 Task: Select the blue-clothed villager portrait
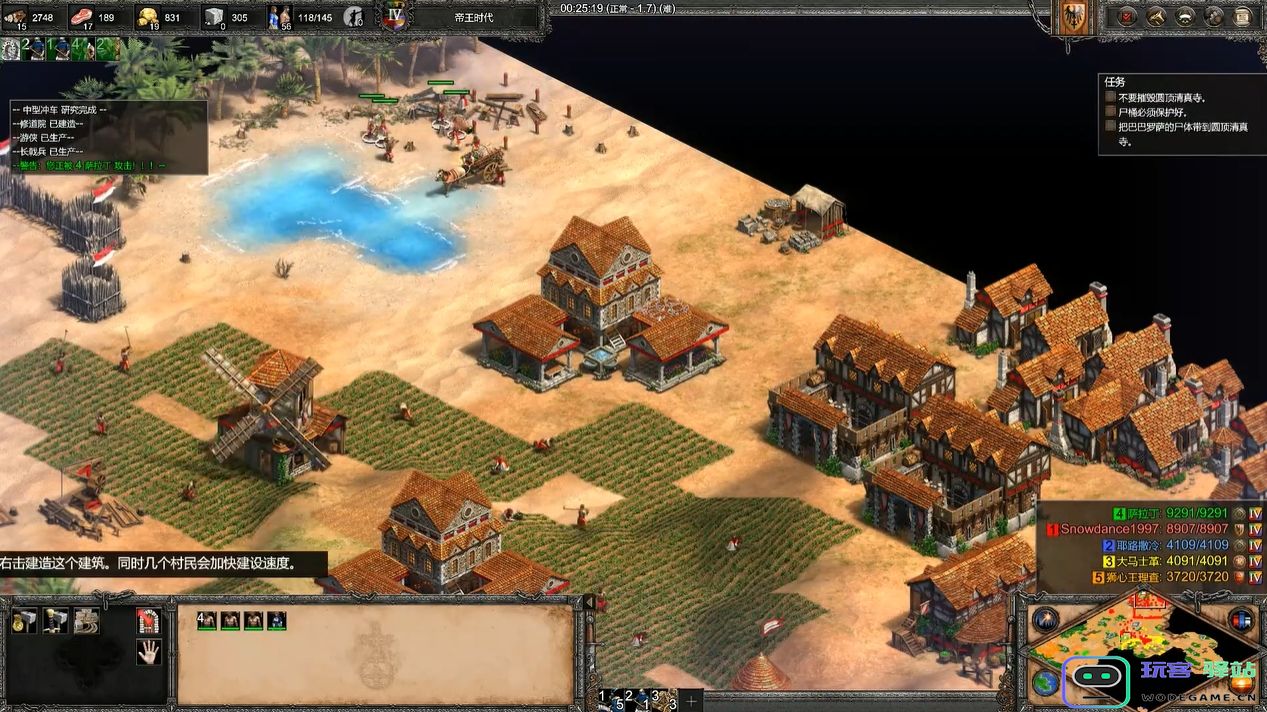276,621
